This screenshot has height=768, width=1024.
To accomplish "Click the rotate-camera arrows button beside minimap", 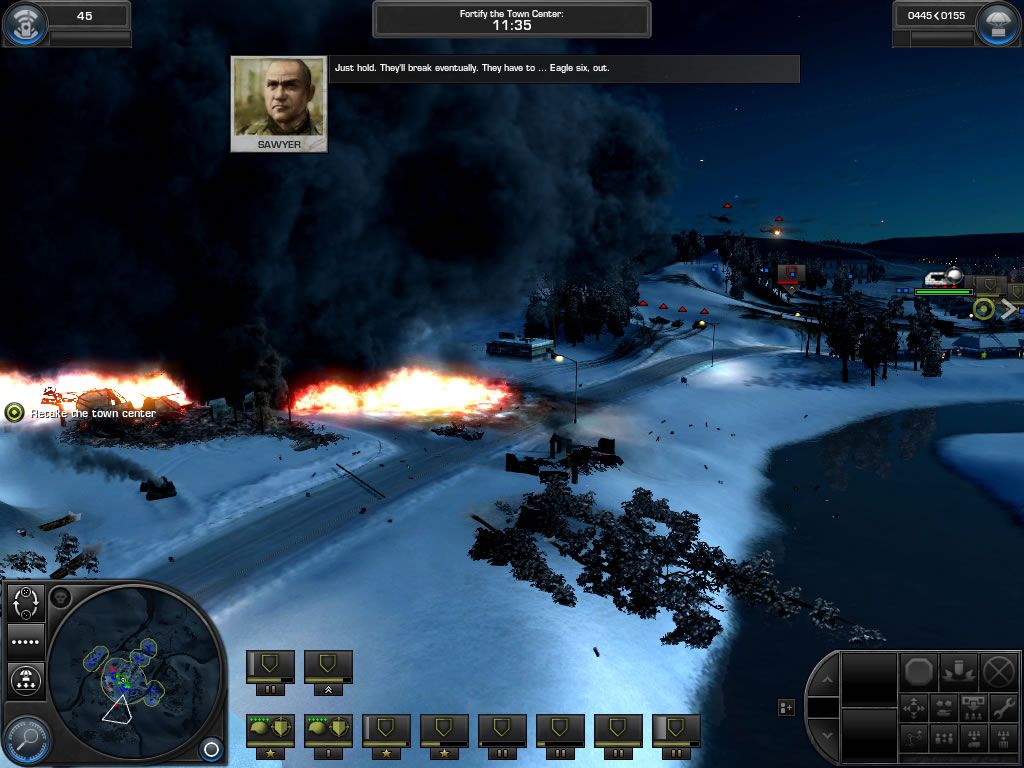I will pos(24,603).
